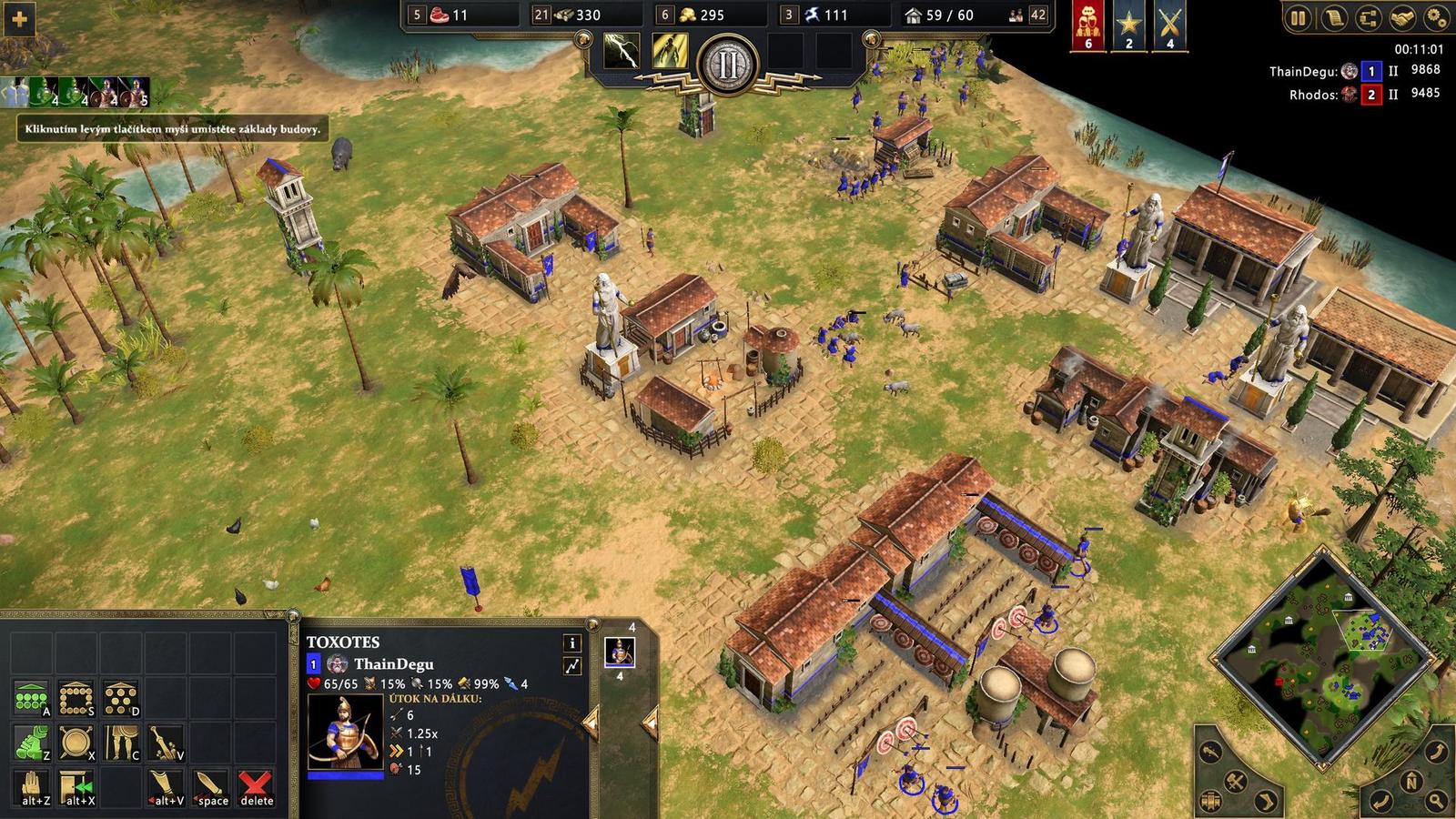Find idle military via crossed-weapons minimap icon
Viewport: 1456px width, 819px height.
[x=1235, y=782]
